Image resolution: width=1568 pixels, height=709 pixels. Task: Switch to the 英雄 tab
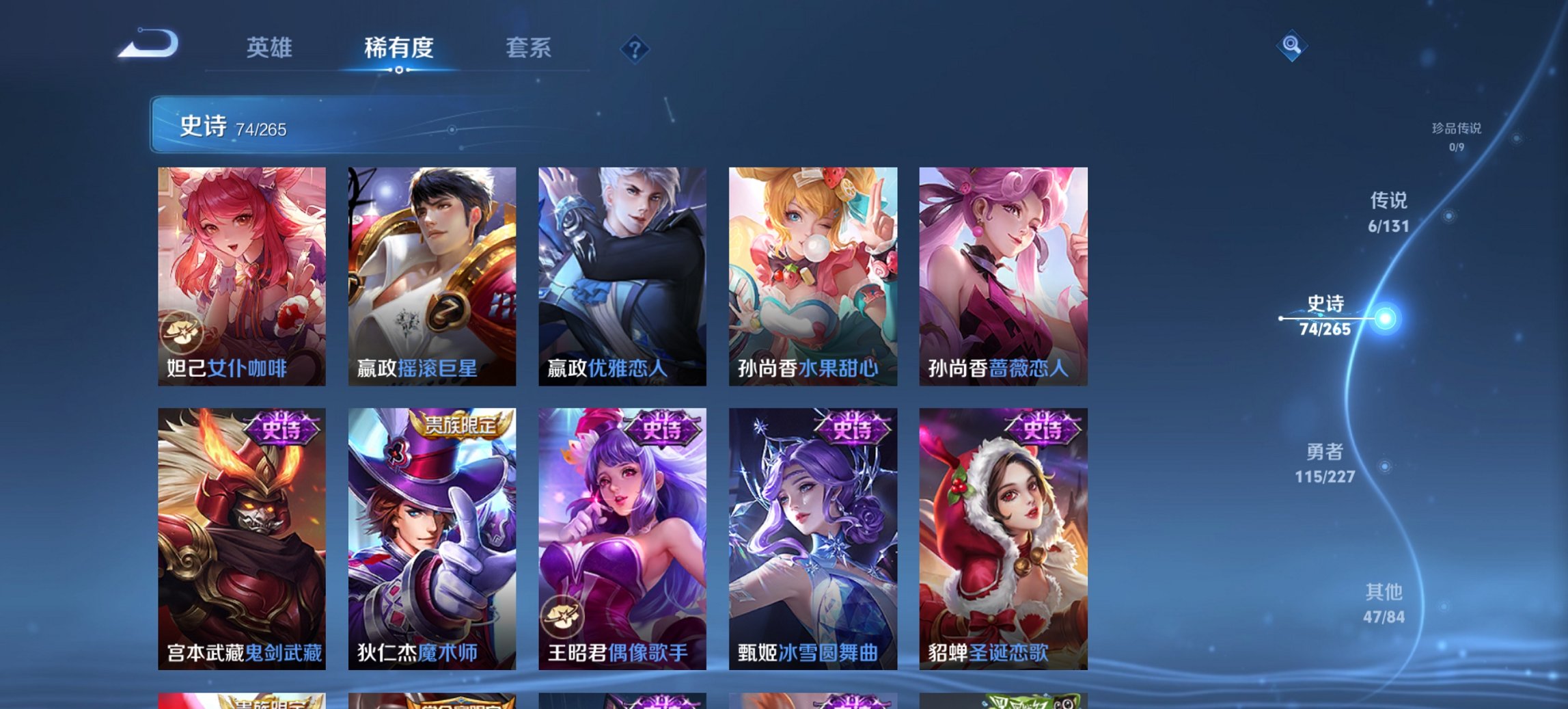[271, 49]
